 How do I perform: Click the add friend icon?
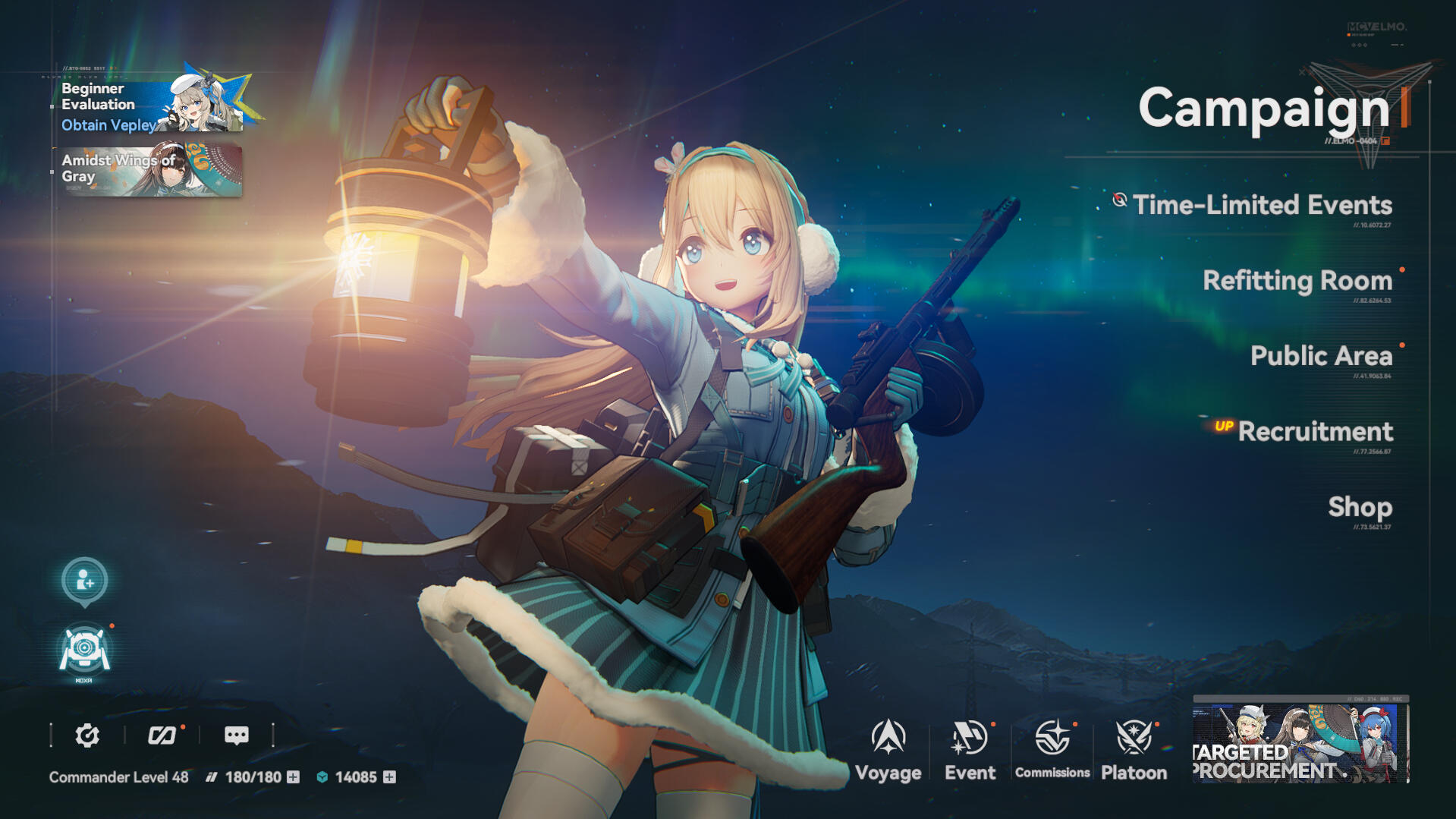[84, 581]
